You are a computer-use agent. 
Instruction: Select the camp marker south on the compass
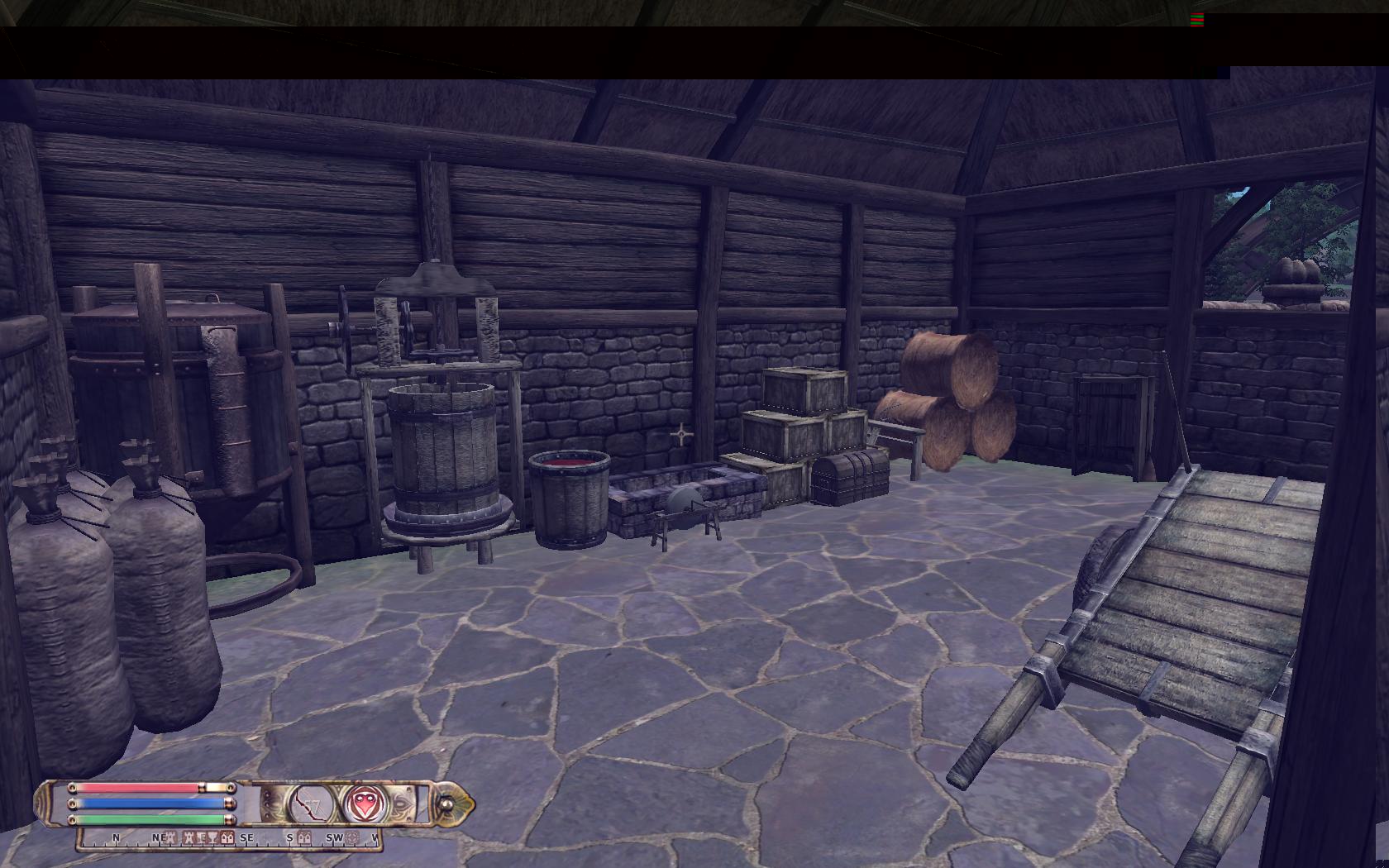(x=304, y=838)
